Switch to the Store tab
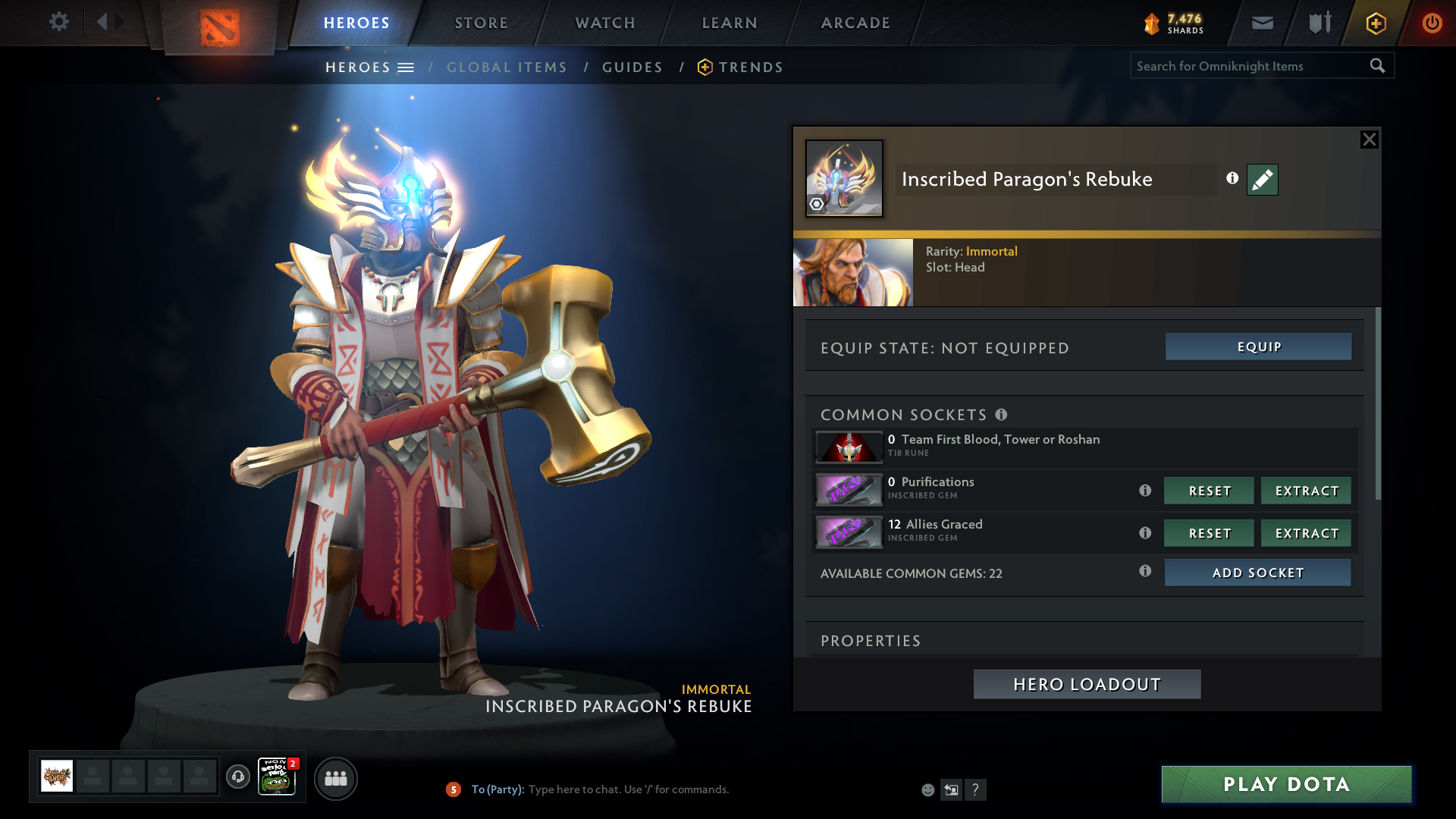The height and width of the screenshot is (819, 1456). point(482,23)
